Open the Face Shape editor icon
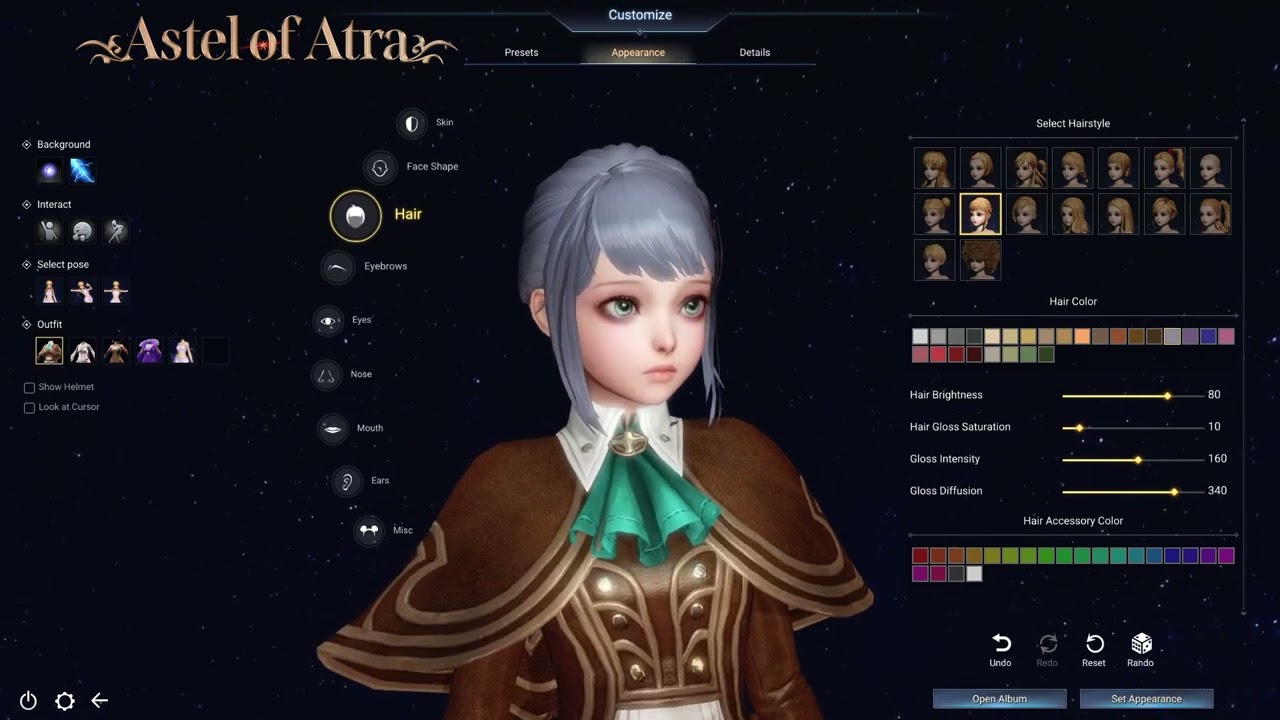This screenshot has width=1280, height=720. click(381, 167)
